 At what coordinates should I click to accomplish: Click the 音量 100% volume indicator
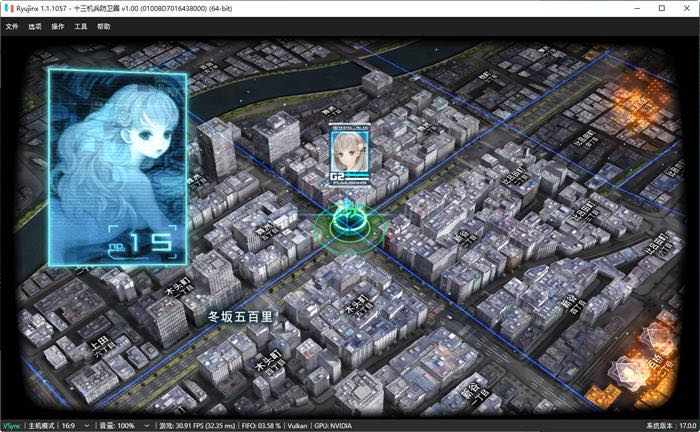[126, 426]
